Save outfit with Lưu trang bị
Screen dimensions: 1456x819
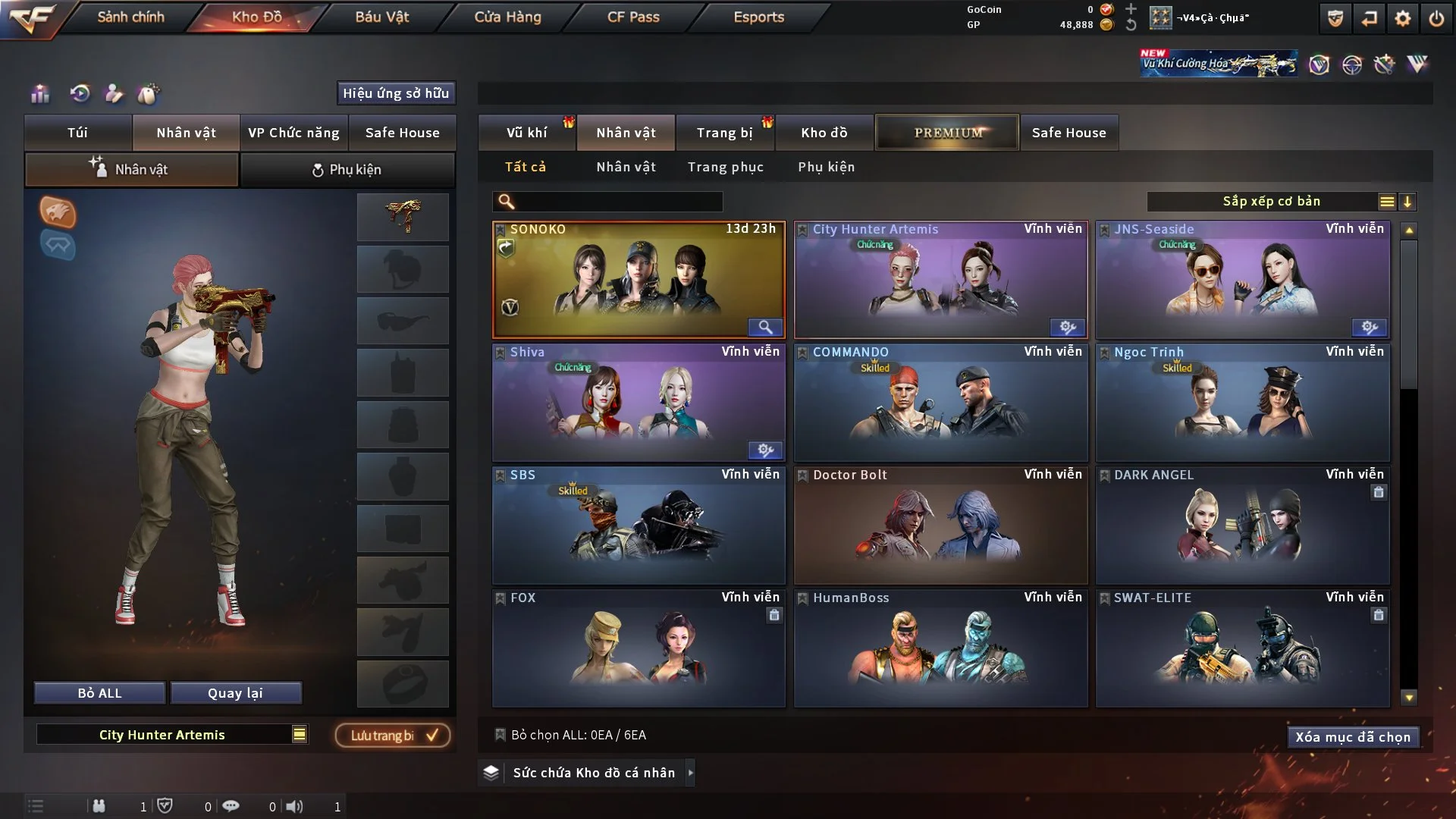tap(393, 736)
